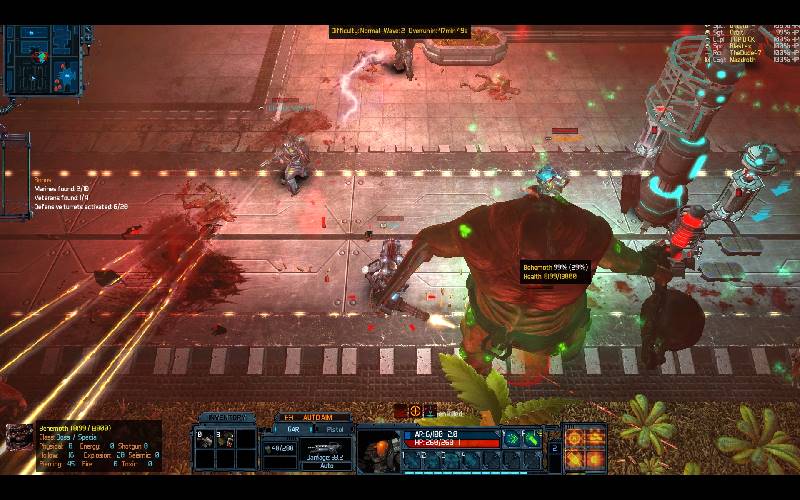Switch to the Pistol weapon tab
Screen dimensions: 800x500
(x=335, y=429)
